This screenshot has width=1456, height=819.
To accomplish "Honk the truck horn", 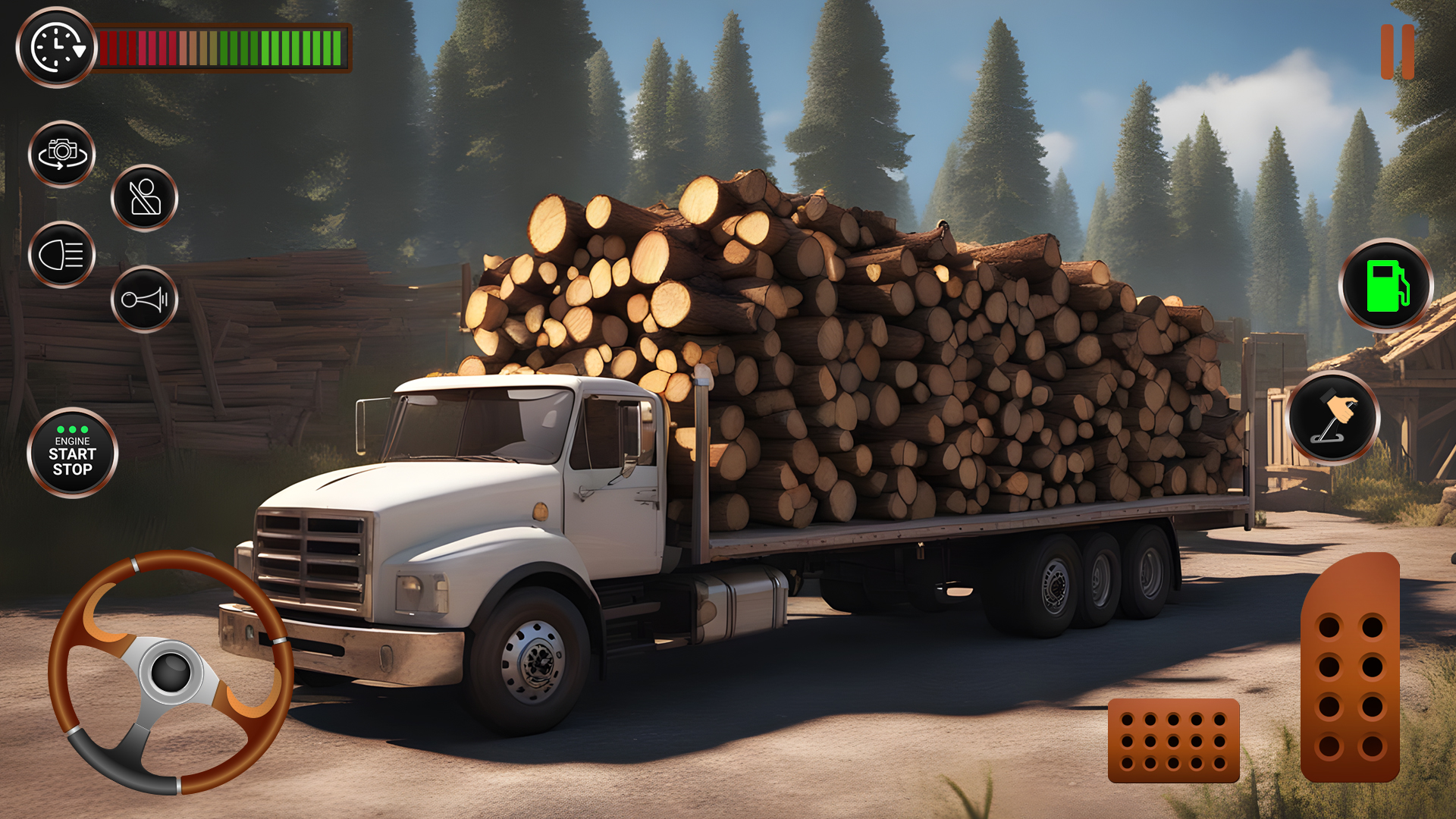I will pos(144,300).
